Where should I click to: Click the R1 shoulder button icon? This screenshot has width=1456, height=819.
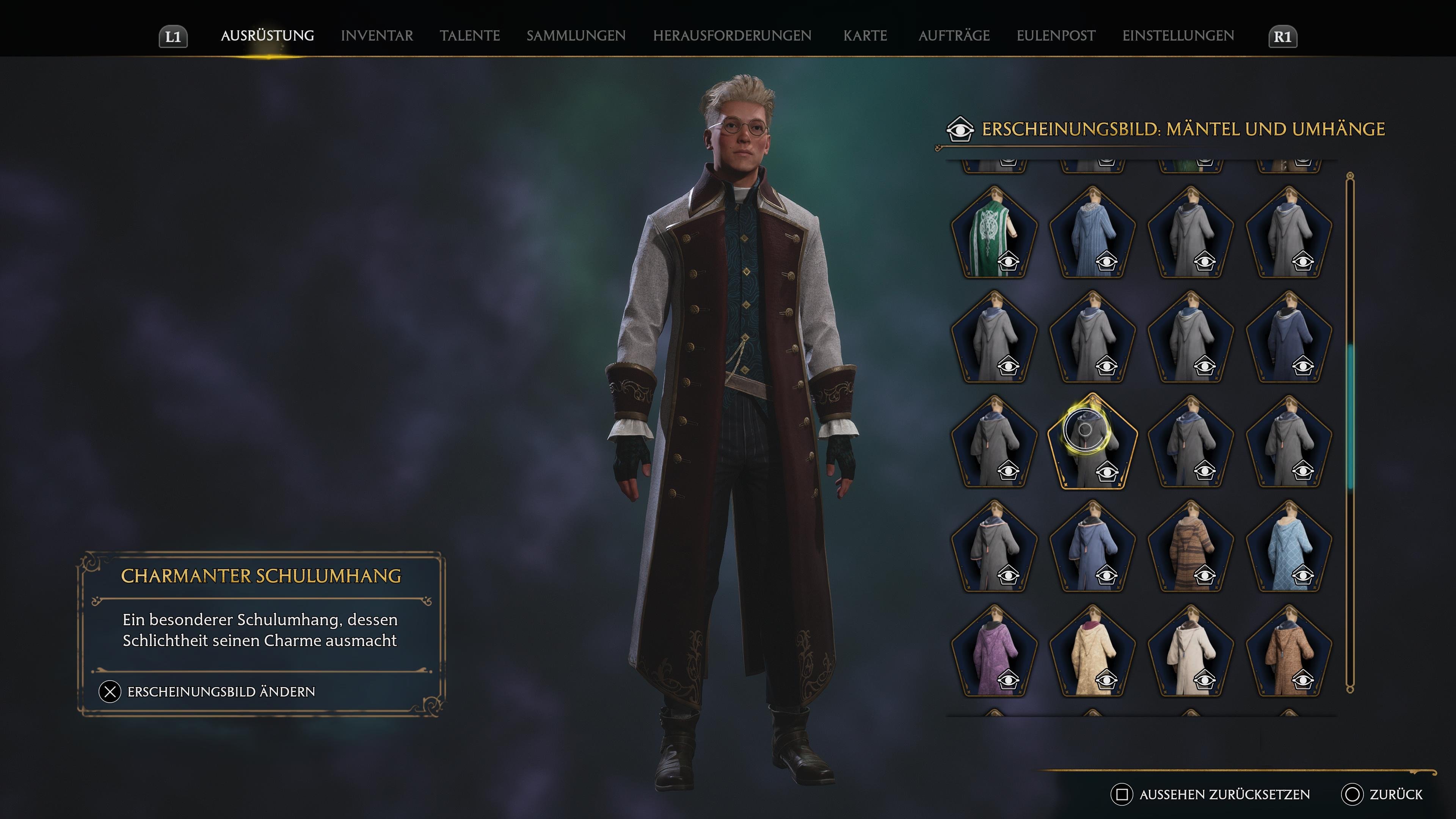click(1283, 36)
